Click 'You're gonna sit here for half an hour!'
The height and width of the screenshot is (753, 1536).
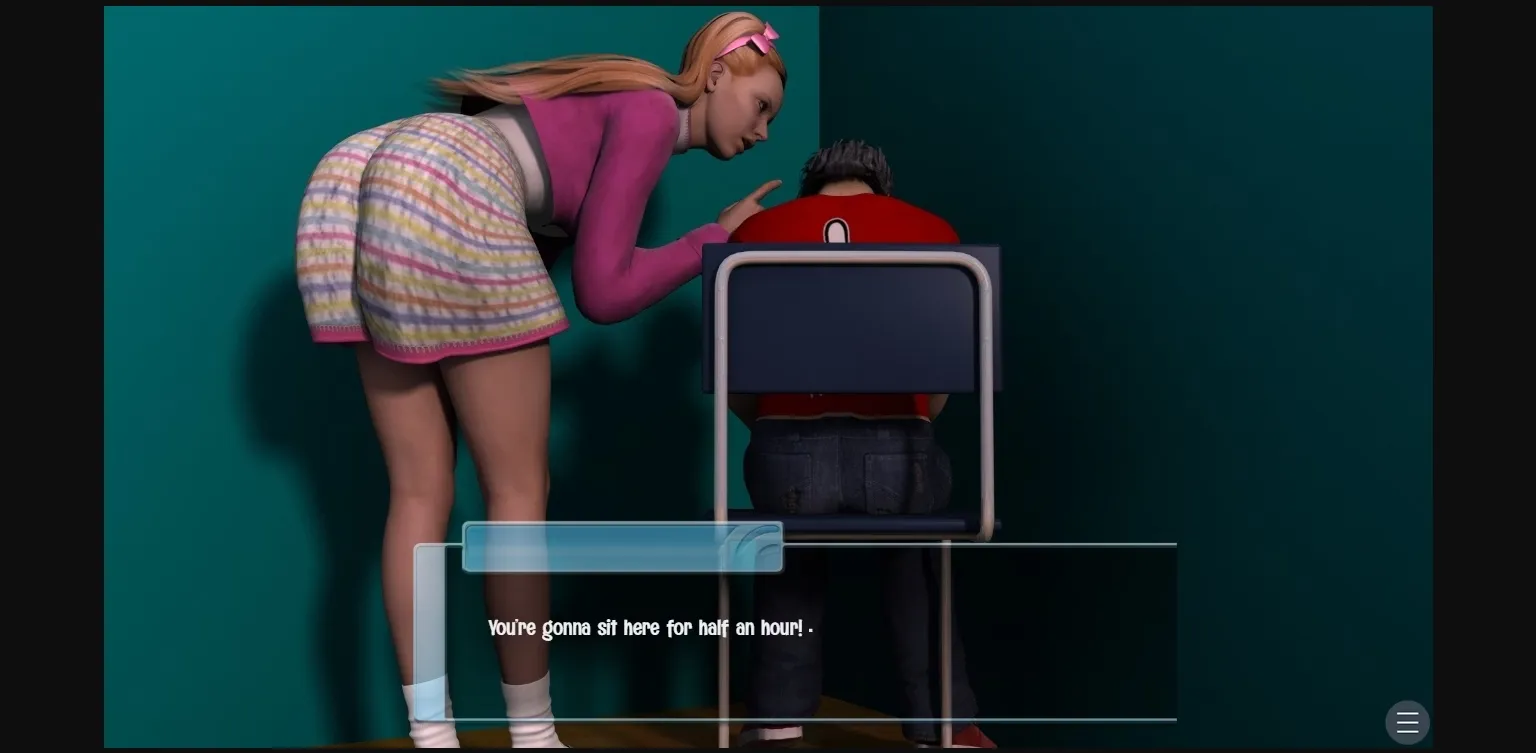tap(648, 628)
